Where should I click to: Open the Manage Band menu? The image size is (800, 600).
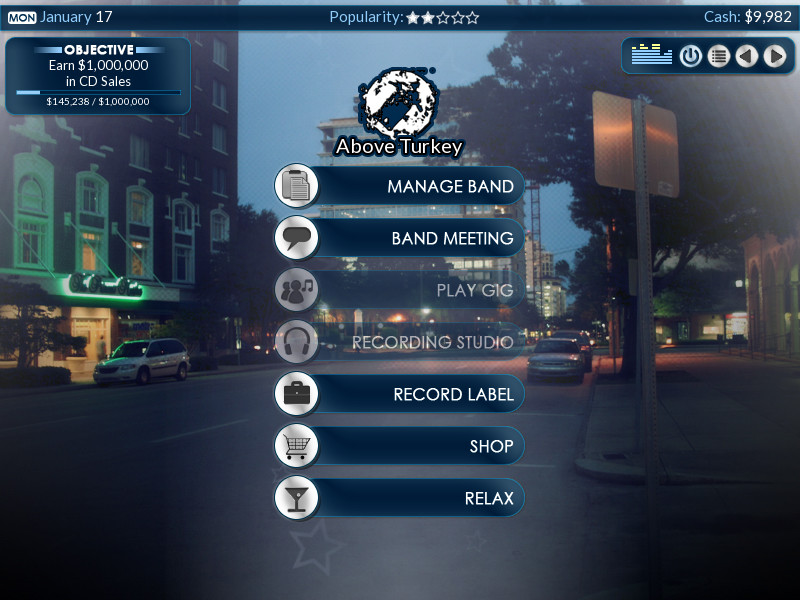(400, 186)
